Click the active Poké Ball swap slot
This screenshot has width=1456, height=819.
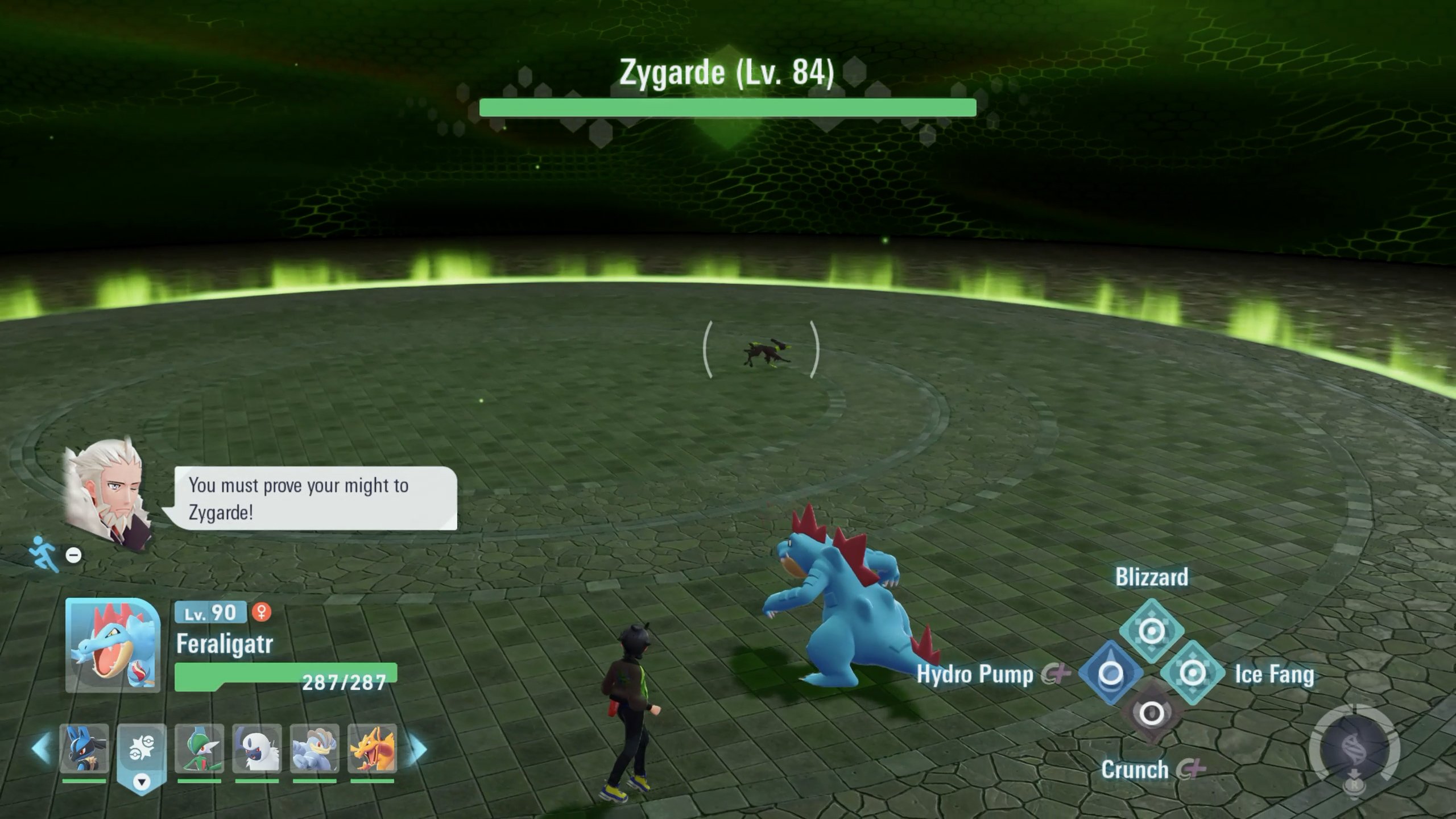[142, 751]
